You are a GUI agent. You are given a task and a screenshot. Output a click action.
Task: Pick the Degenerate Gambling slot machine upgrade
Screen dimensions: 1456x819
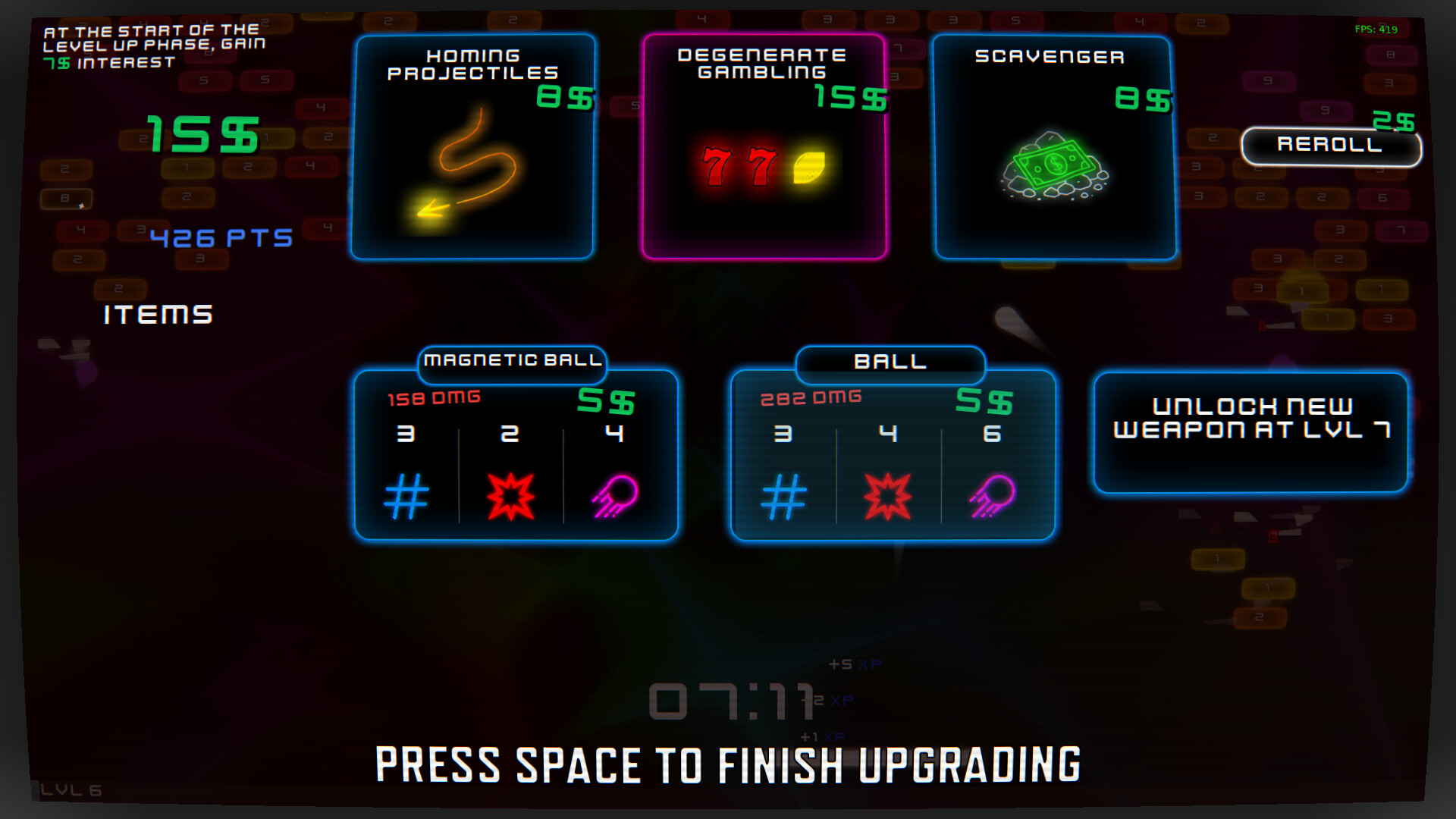tap(766, 144)
